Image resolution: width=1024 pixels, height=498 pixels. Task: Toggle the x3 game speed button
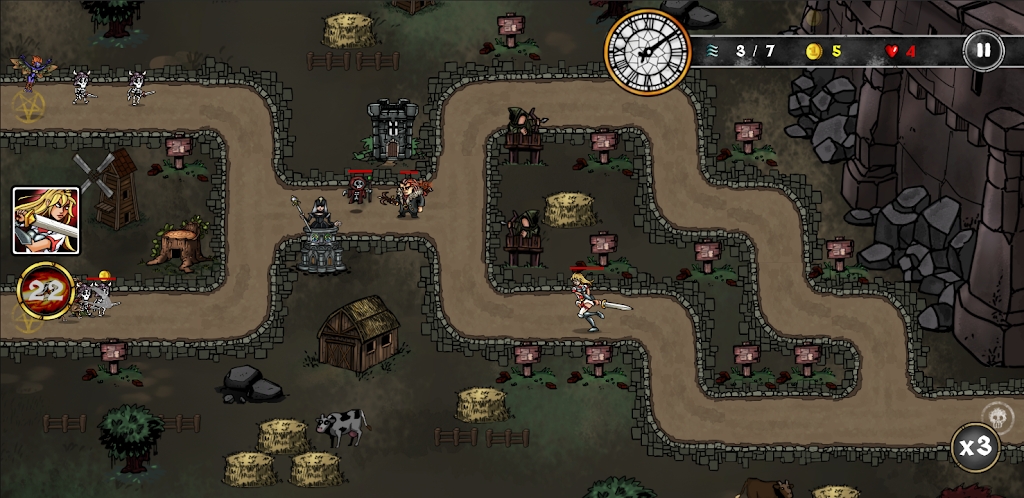point(973,446)
